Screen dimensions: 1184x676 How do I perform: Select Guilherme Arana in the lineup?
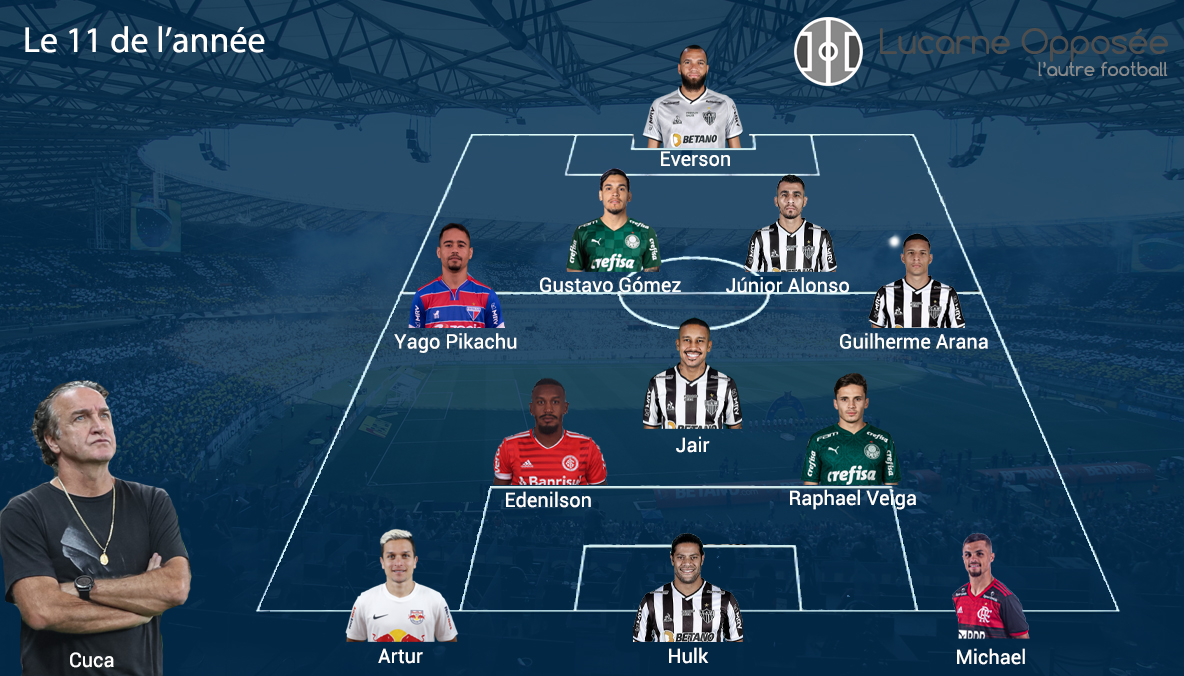[915, 284]
